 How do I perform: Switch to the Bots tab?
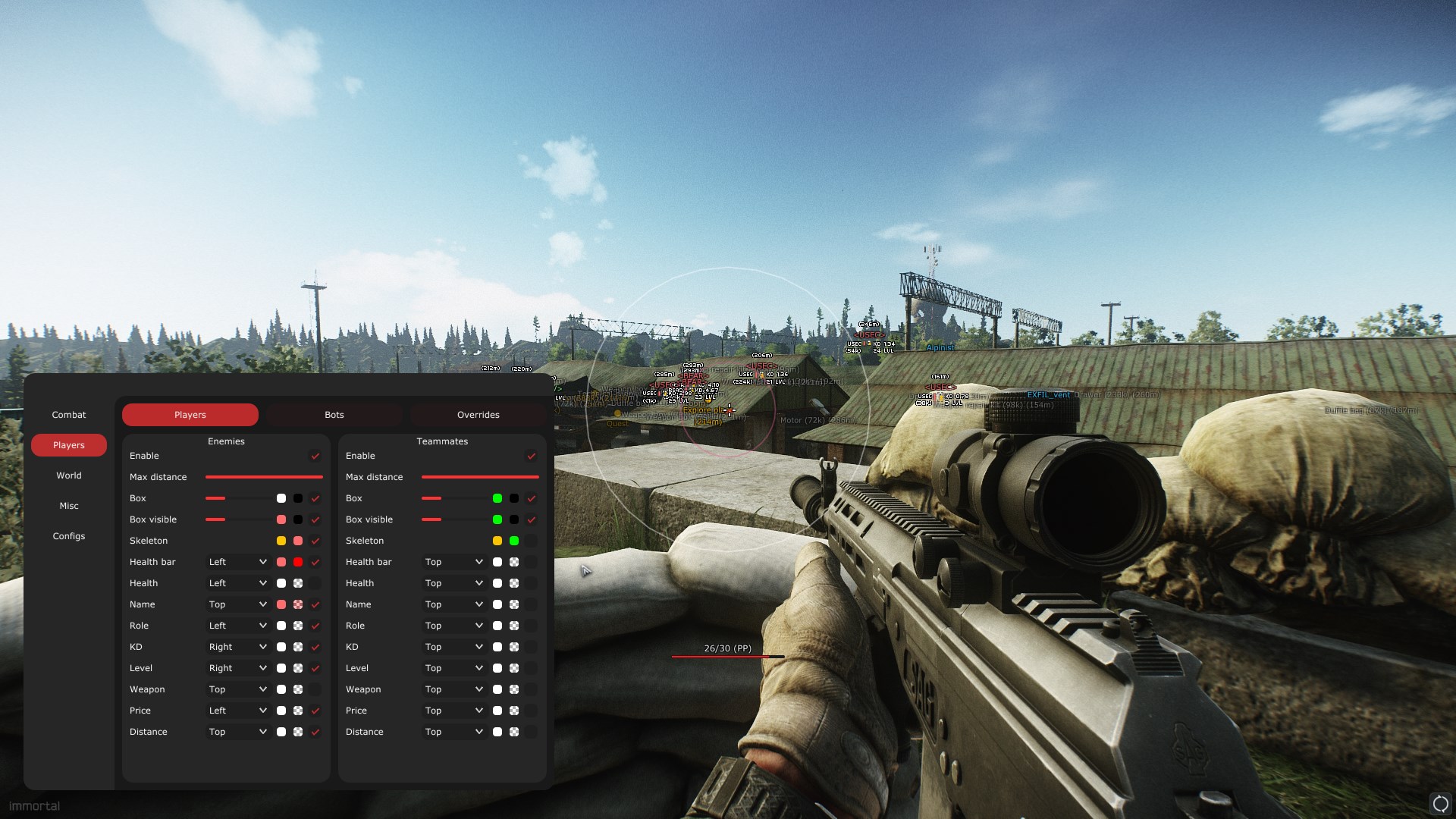[x=334, y=415]
